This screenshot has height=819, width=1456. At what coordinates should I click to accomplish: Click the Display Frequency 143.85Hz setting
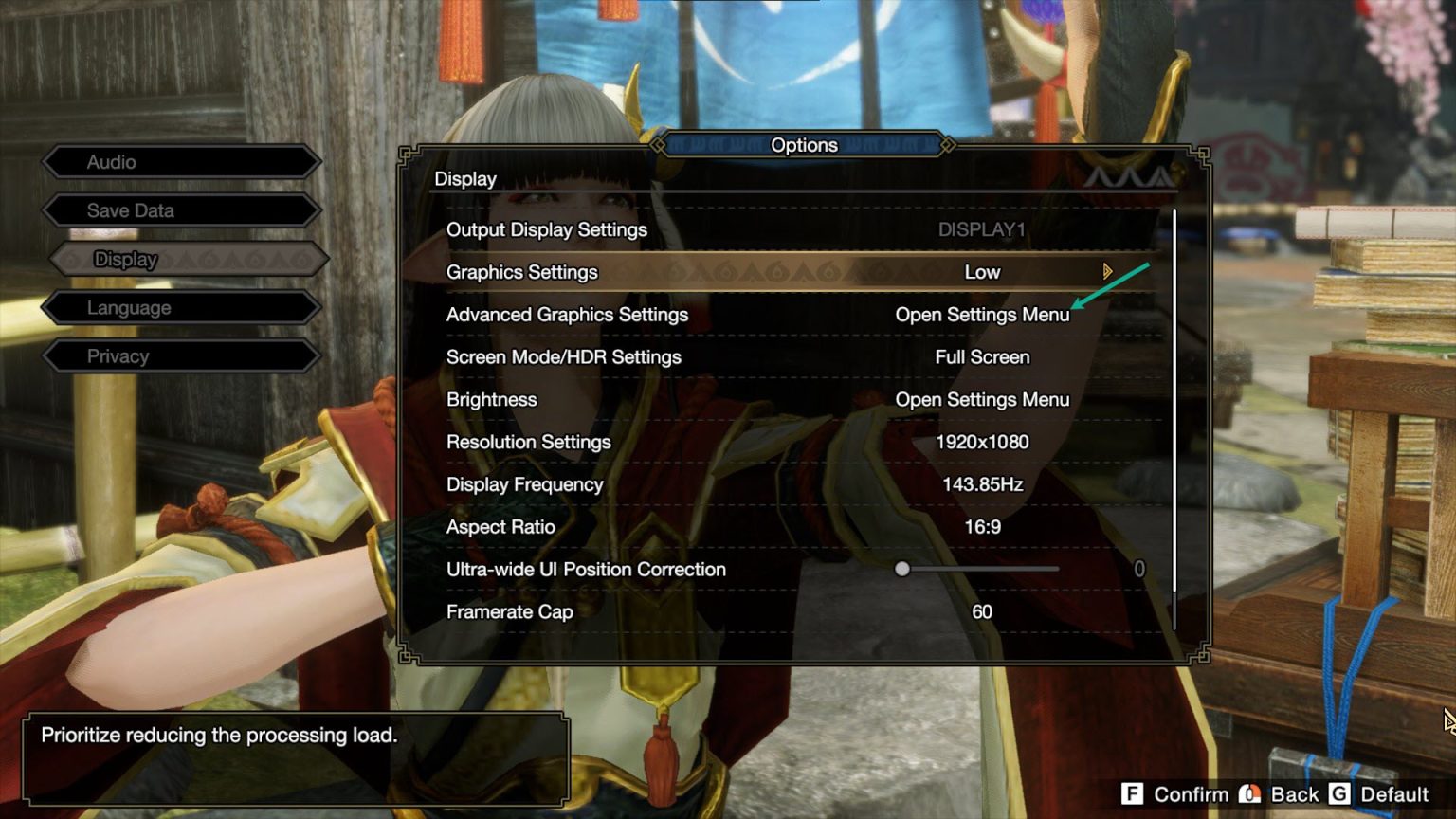pyautogui.click(x=982, y=484)
